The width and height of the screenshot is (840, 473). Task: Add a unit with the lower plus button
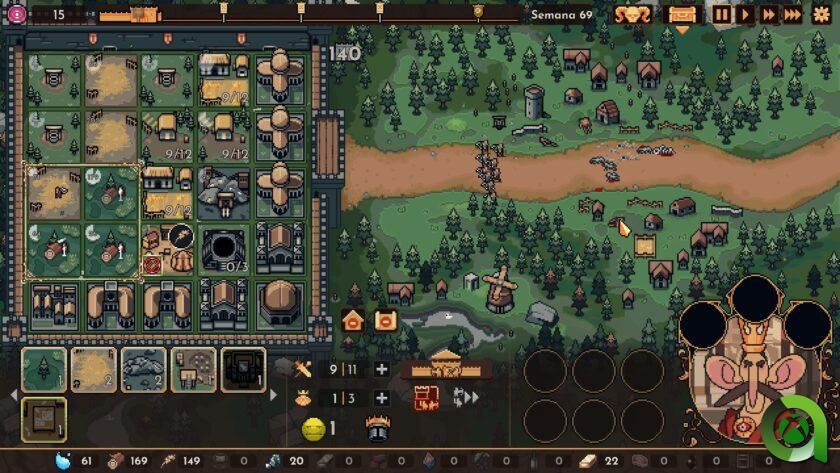click(x=381, y=398)
